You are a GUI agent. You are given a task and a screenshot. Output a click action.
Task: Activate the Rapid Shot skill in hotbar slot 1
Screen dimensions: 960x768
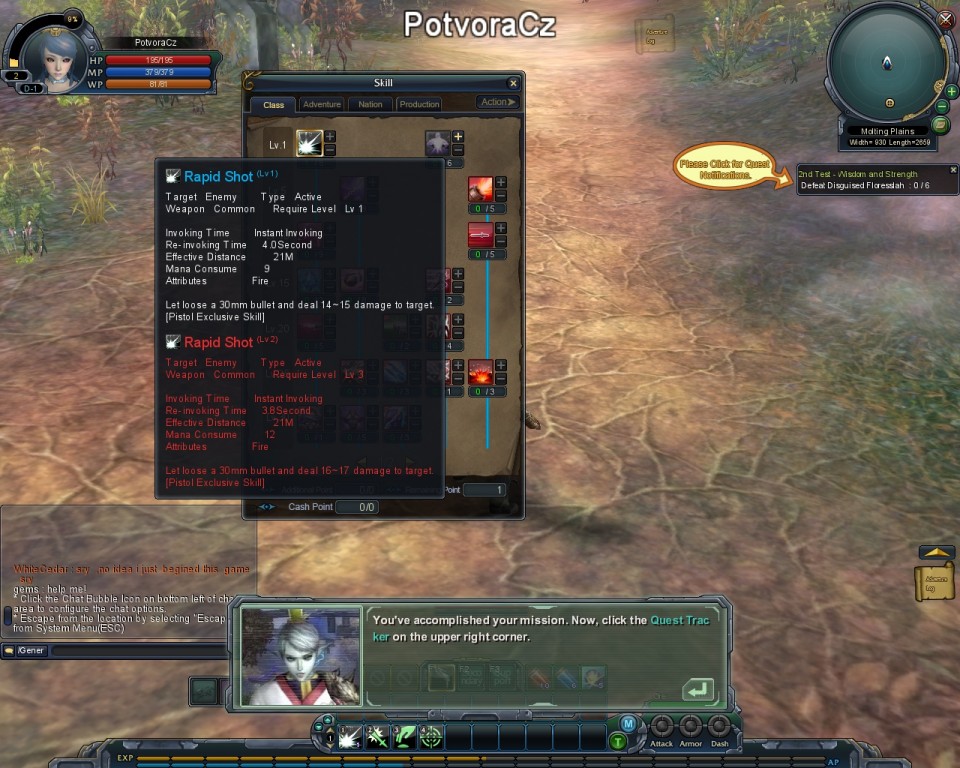[349, 738]
